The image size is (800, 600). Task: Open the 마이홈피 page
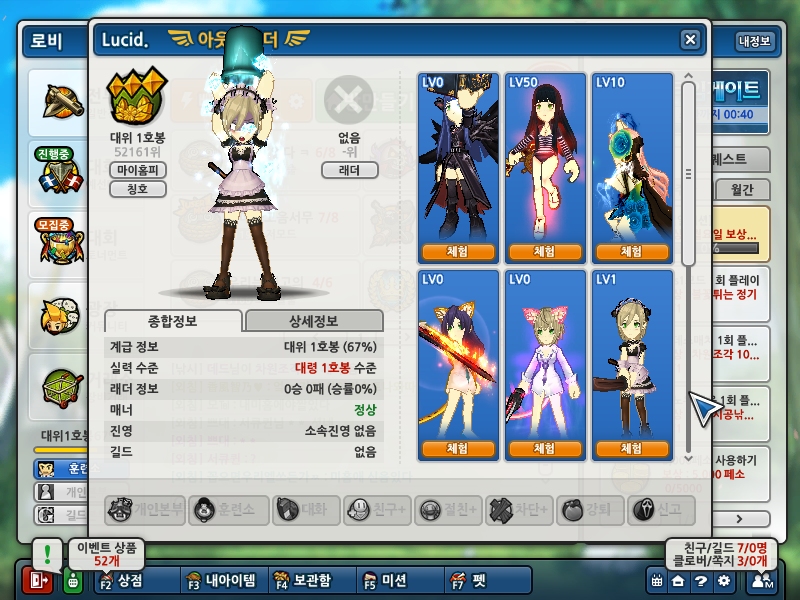(x=137, y=170)
